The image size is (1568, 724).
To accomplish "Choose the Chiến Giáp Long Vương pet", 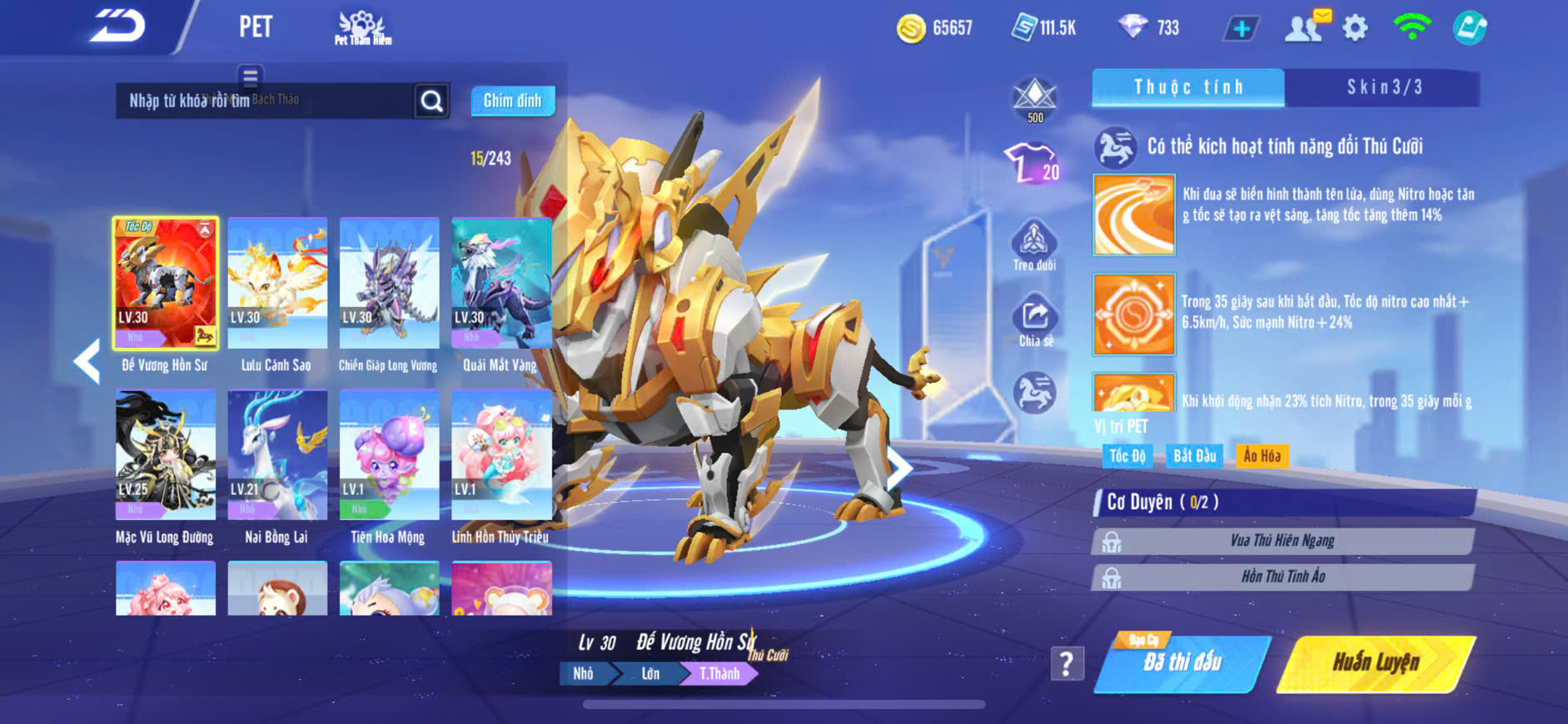I will coord(389,285).
